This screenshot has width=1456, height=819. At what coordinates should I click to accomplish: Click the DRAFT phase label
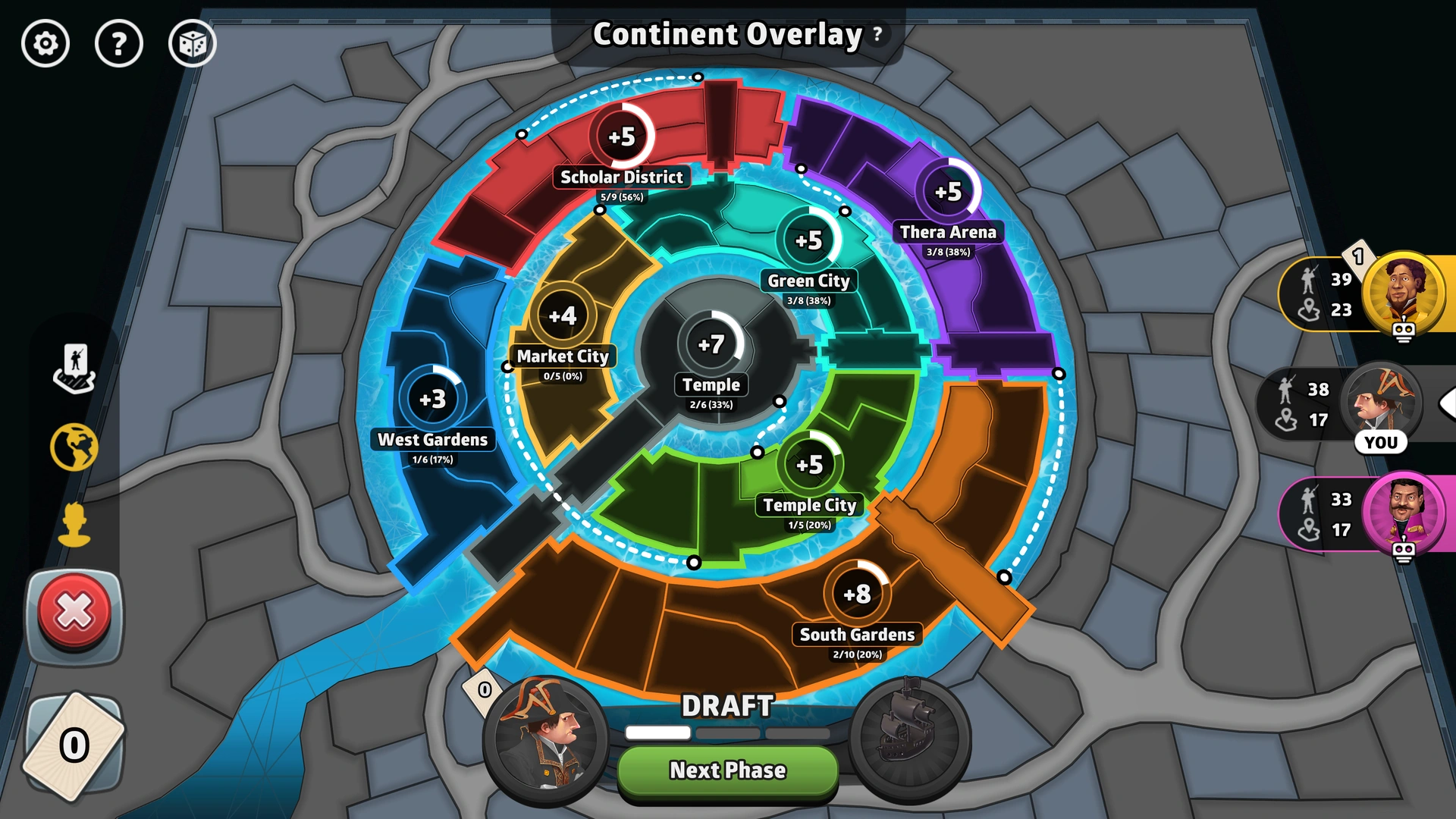click(x=727, y=707)
